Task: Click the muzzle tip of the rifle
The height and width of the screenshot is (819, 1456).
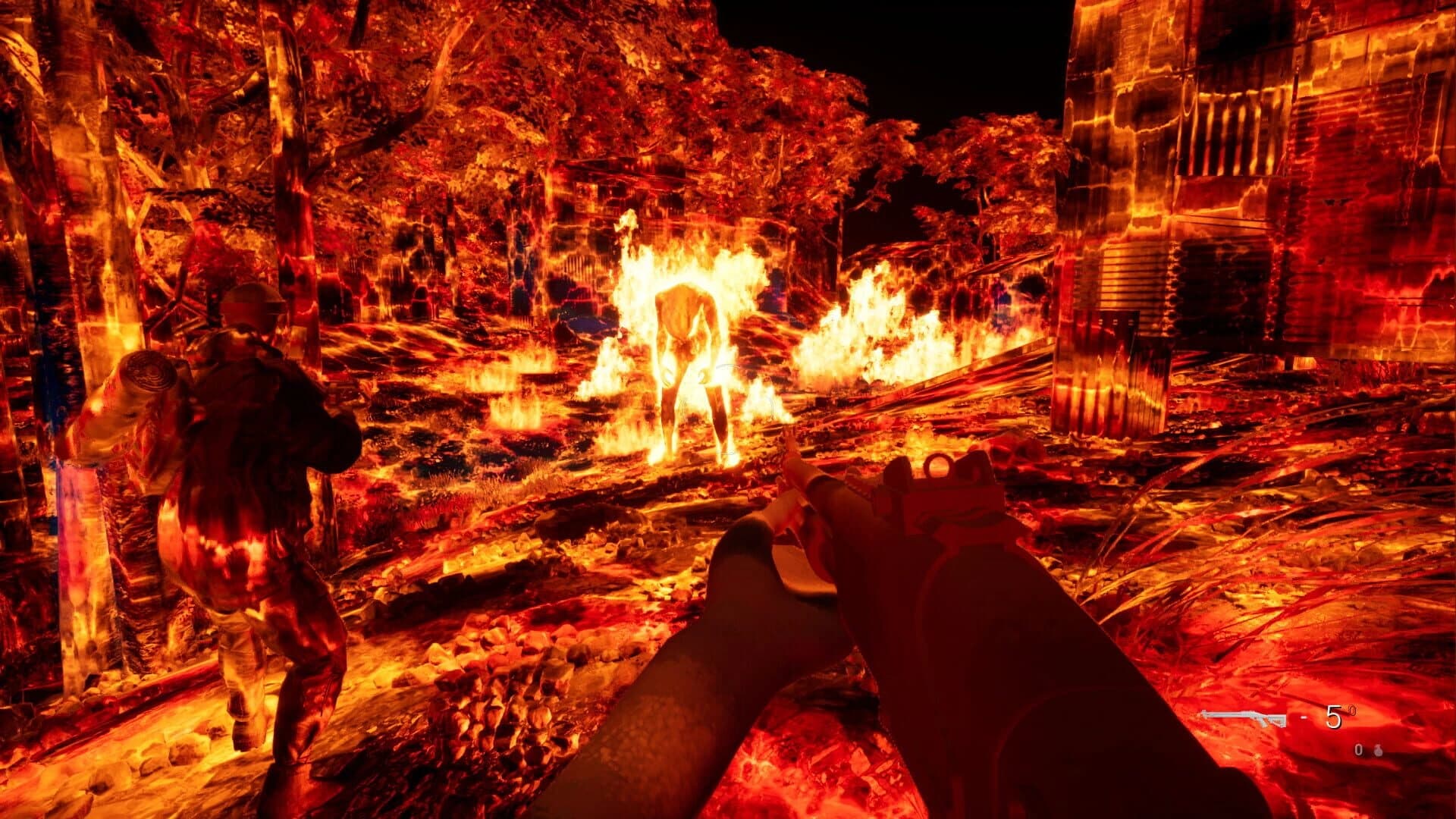Action: pyautogui.click(x=789, y=447)
